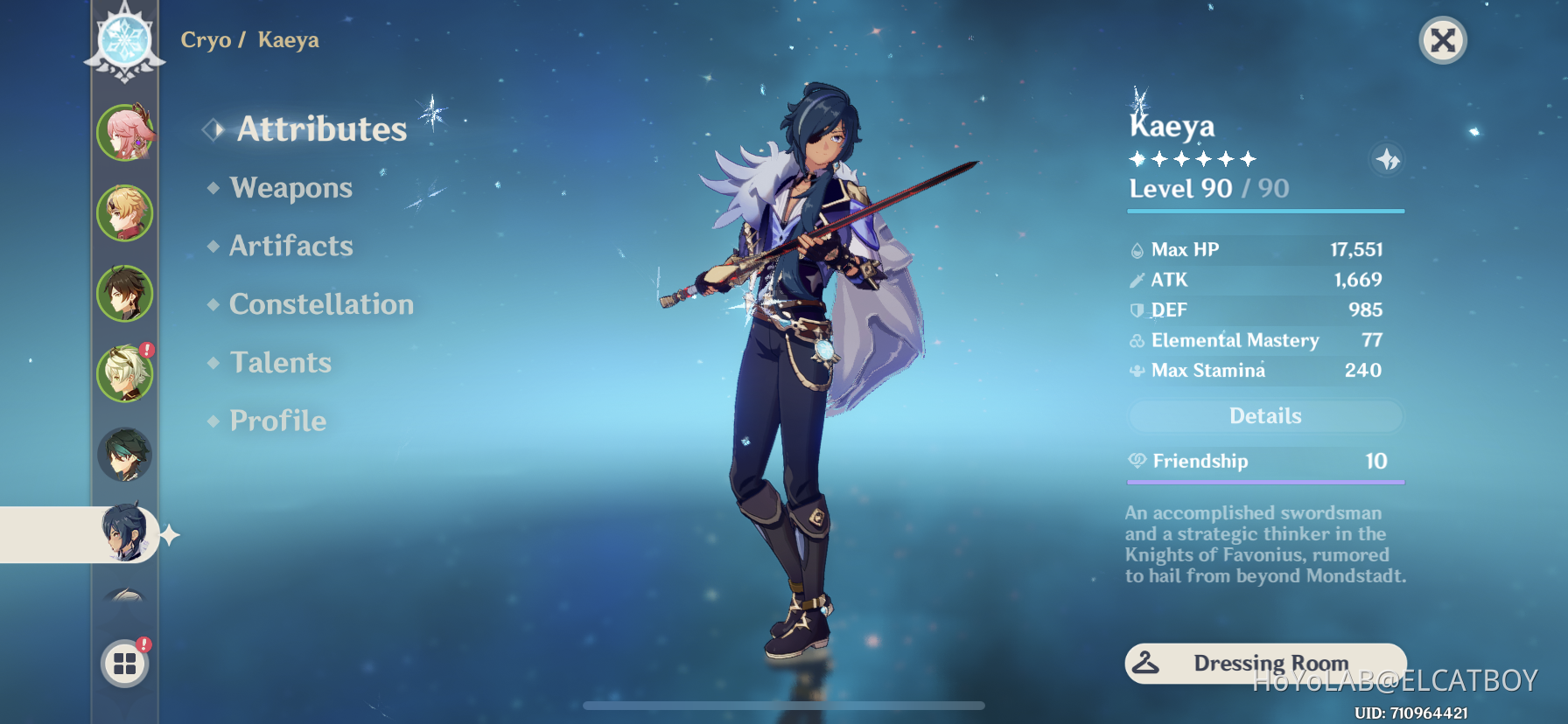
Task: Click the Details button
Action: click(x=1264, y=415)
